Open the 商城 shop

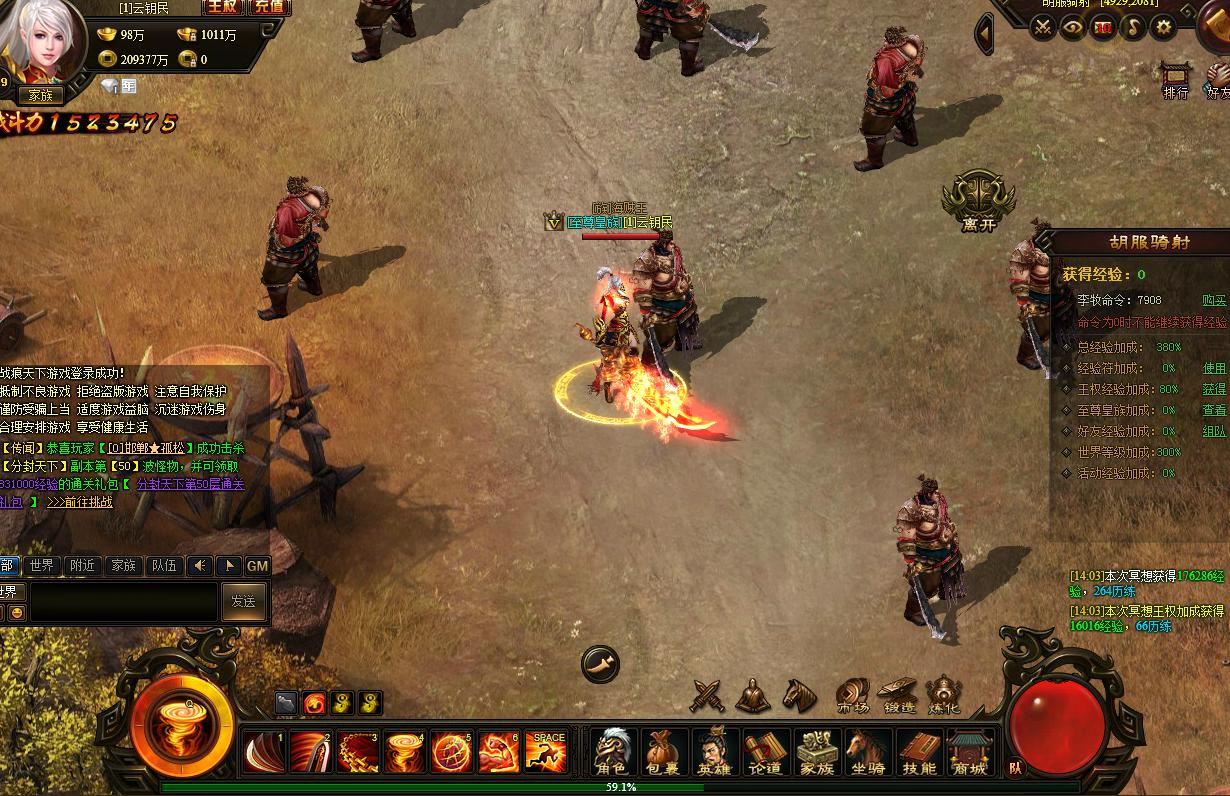969,752
